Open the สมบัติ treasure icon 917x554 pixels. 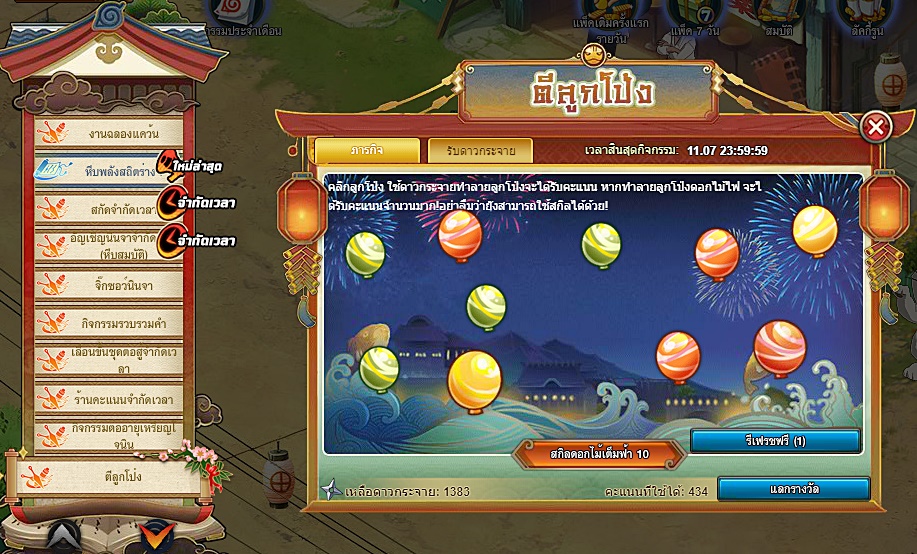pyautogui.click(x=775, y=15)
